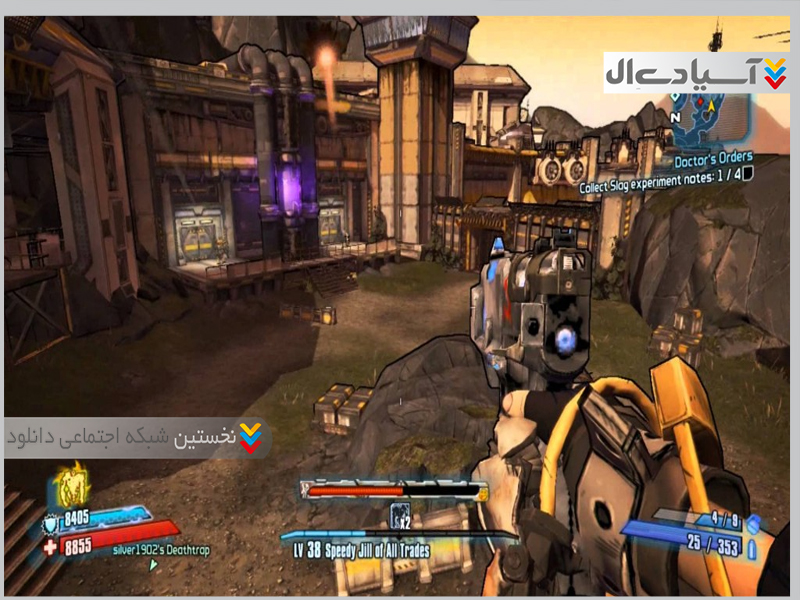Select the grenade icon in the HUD
Viewport: 800px width, 600px height.
click(x=753, y=522)
